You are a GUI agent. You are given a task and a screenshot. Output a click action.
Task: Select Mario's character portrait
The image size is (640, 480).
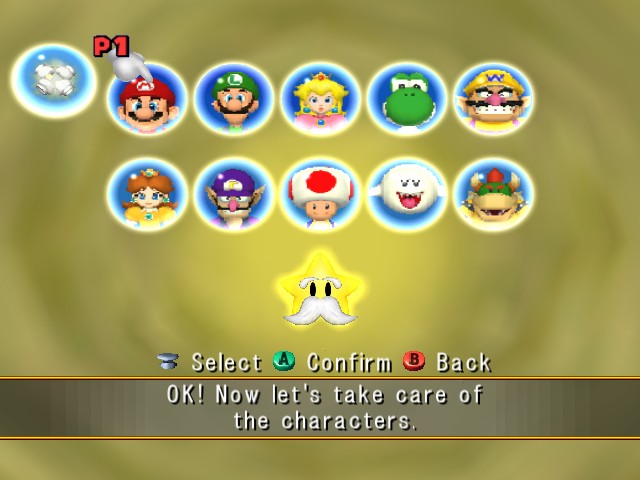coord(147,100)
